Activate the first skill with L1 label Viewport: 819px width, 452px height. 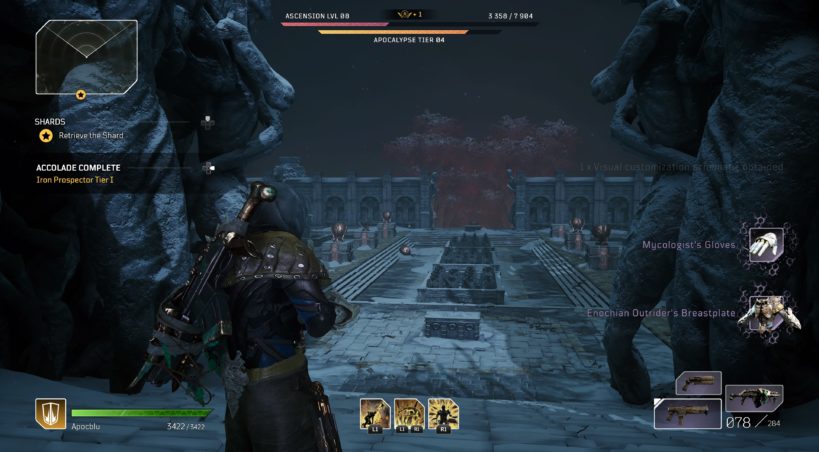[376, 413]
